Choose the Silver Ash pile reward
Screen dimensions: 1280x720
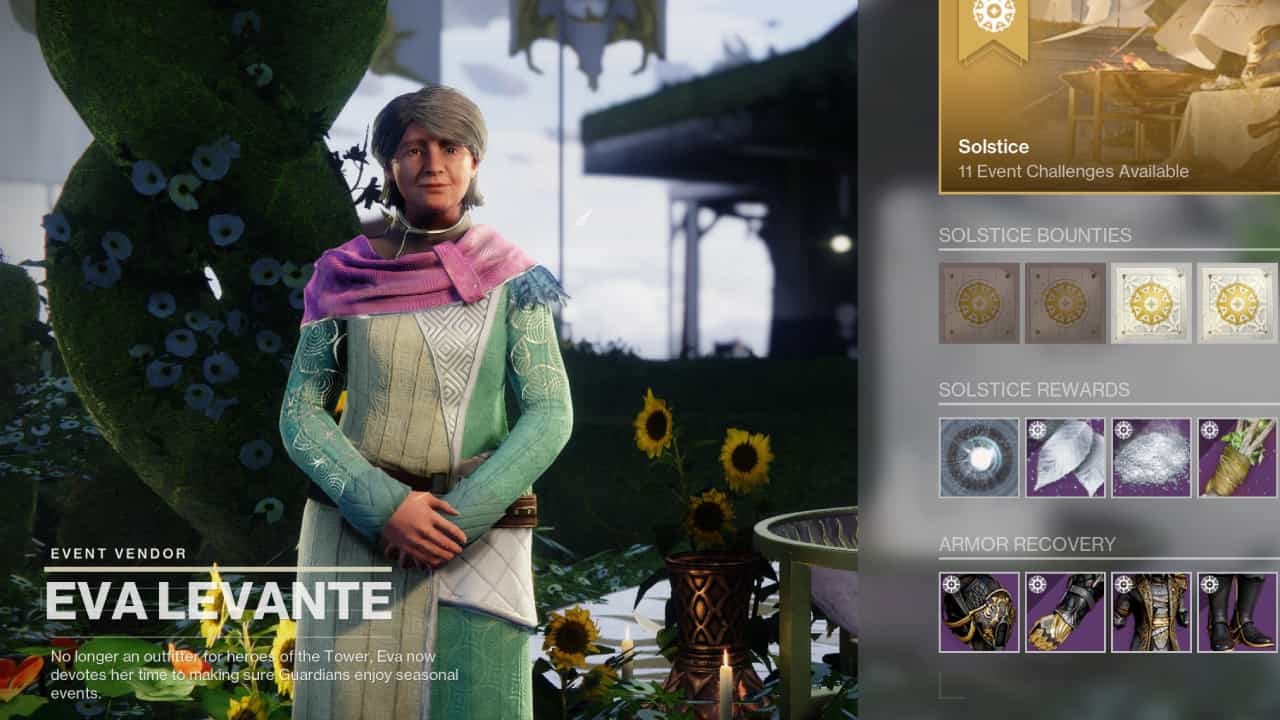click(1151, 458)
